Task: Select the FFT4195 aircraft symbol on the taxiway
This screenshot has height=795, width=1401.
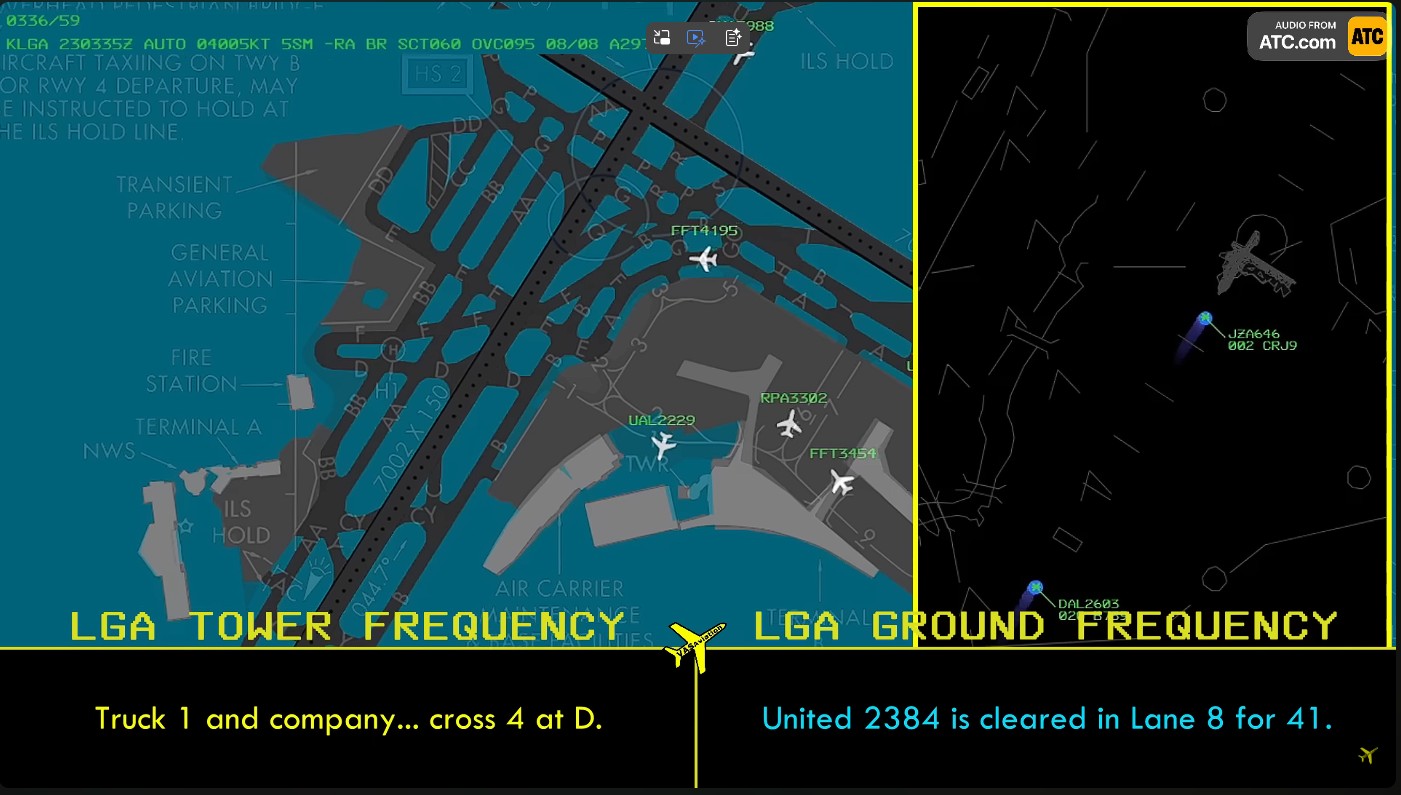Action: 703,258
